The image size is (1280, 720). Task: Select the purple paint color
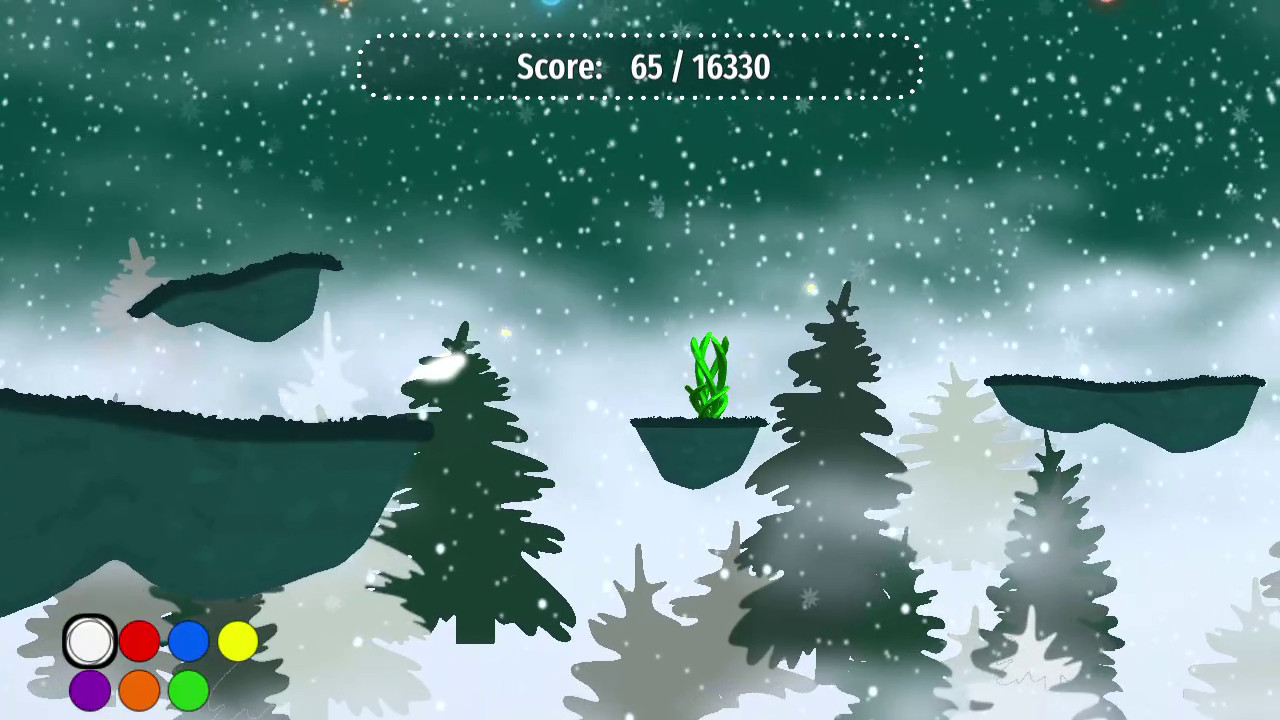point(90,690)
